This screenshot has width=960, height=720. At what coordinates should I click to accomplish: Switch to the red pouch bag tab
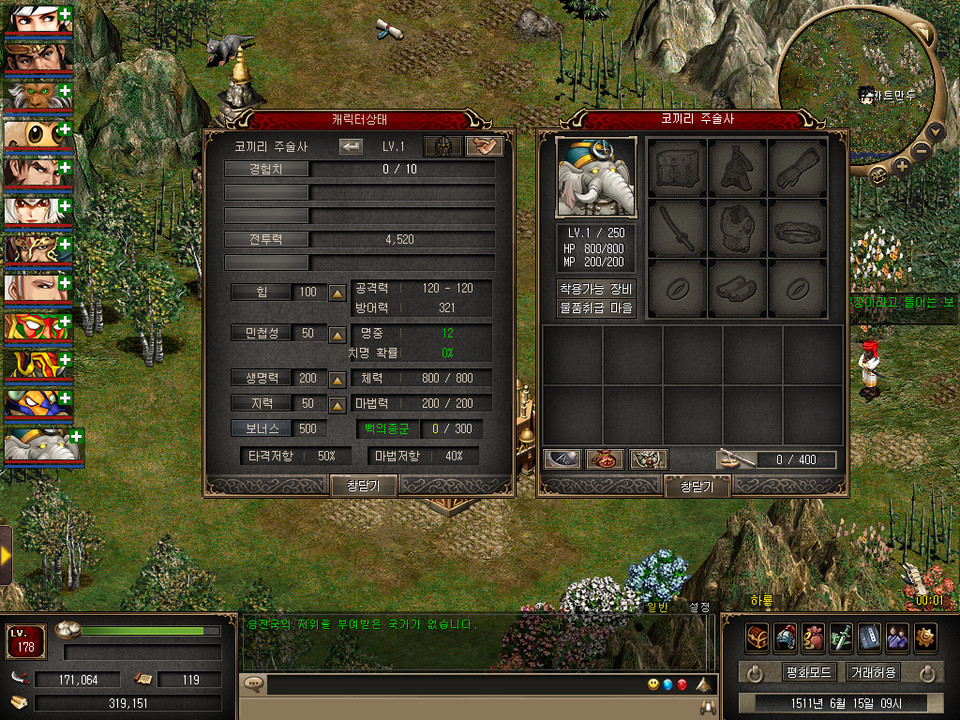click(x=606, y=459)
